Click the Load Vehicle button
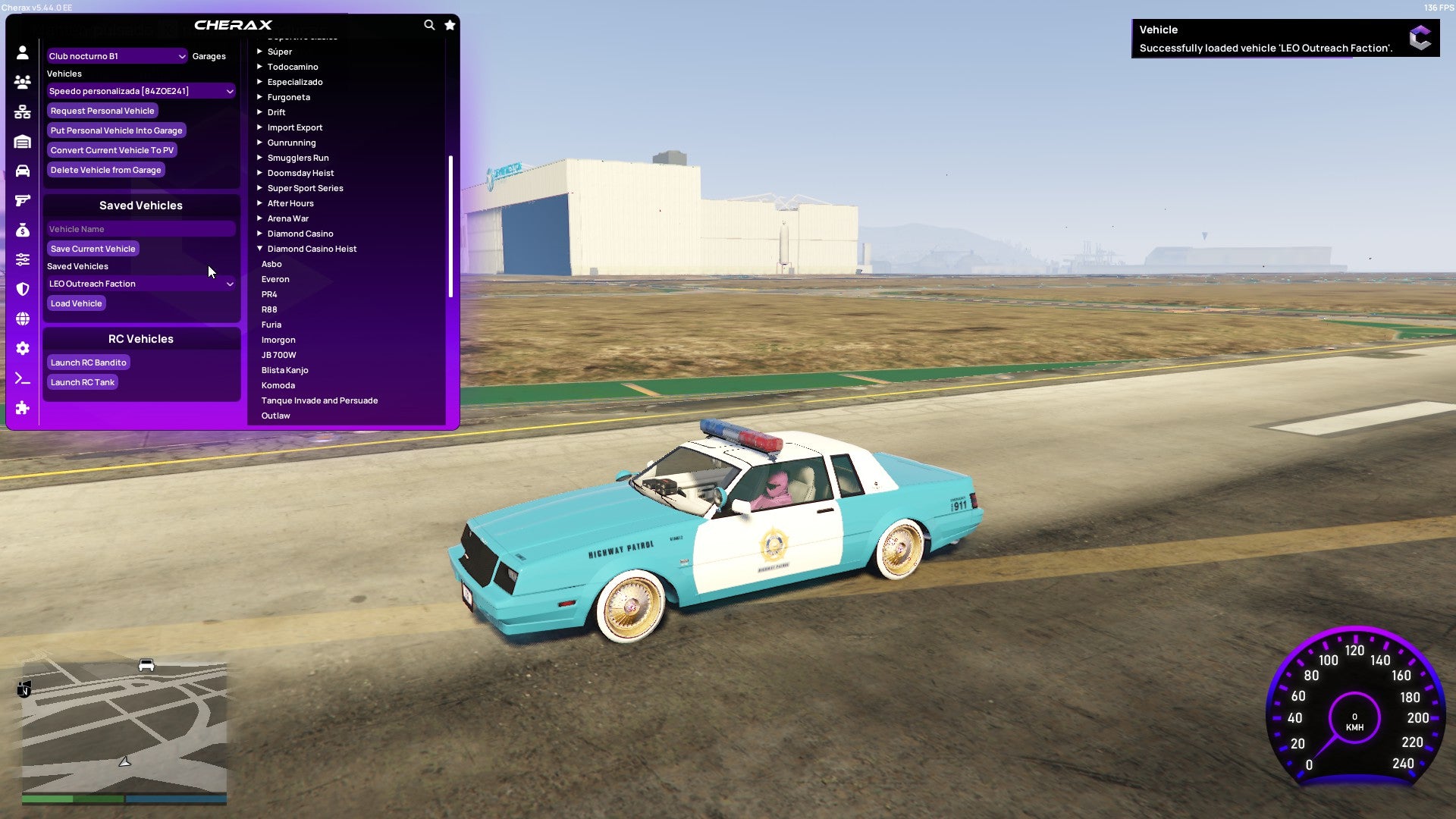Image resolution: width=1456 pixels, height=819 pixels. point(76,303)
